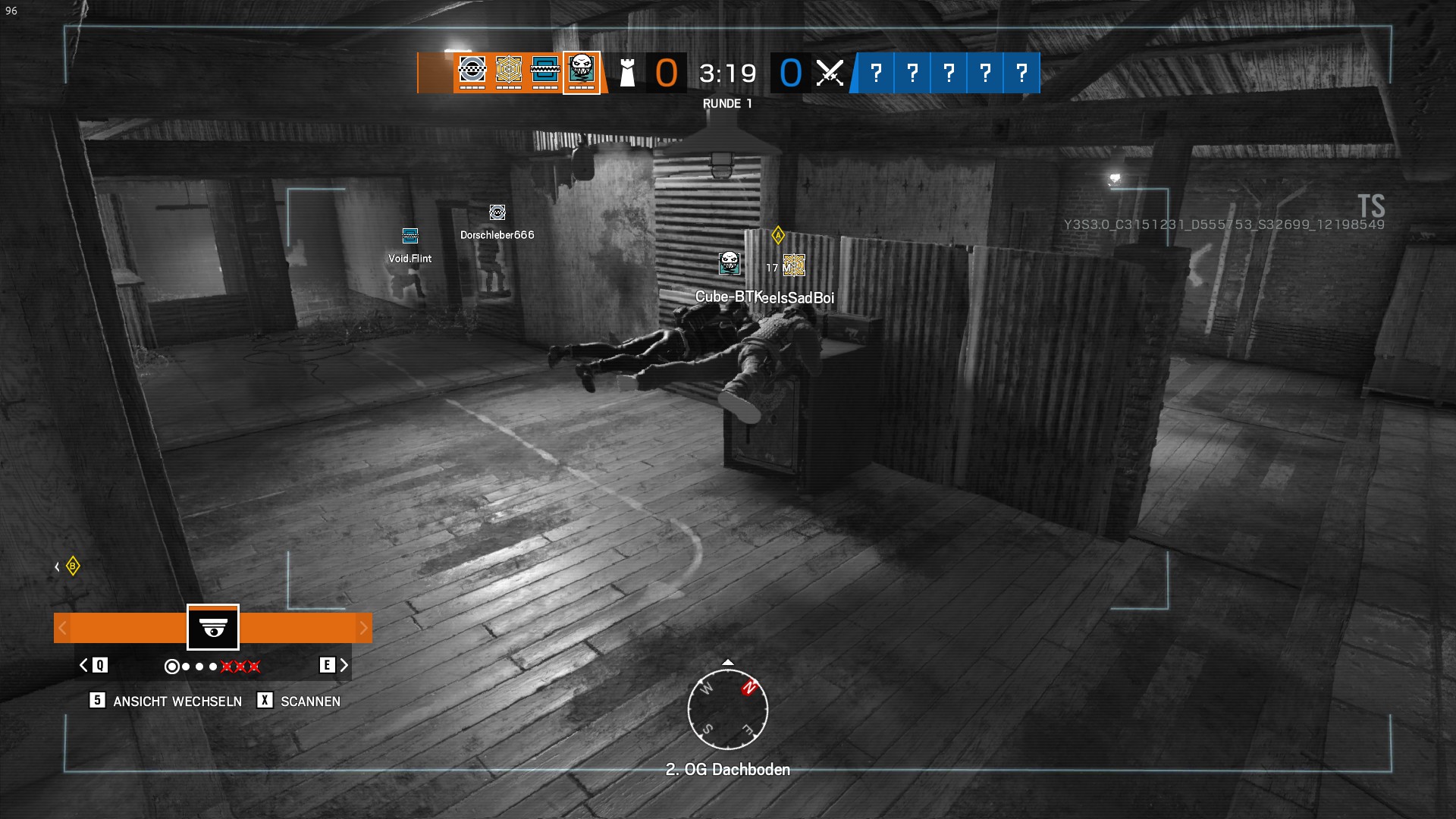Click the RUNDE 1 label

726,104
